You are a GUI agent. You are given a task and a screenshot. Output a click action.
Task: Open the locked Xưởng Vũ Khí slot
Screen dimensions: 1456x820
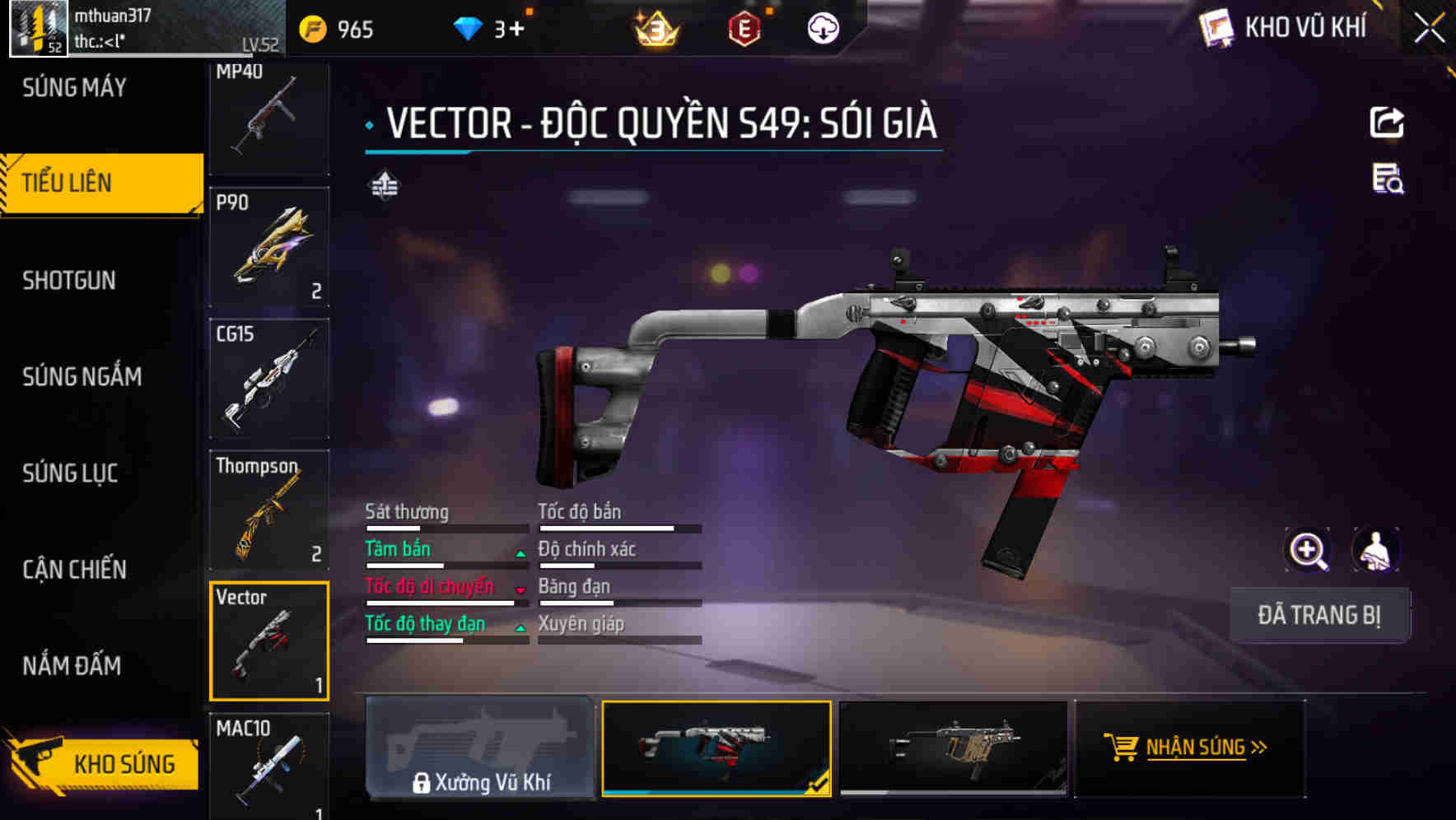point(480,748)
